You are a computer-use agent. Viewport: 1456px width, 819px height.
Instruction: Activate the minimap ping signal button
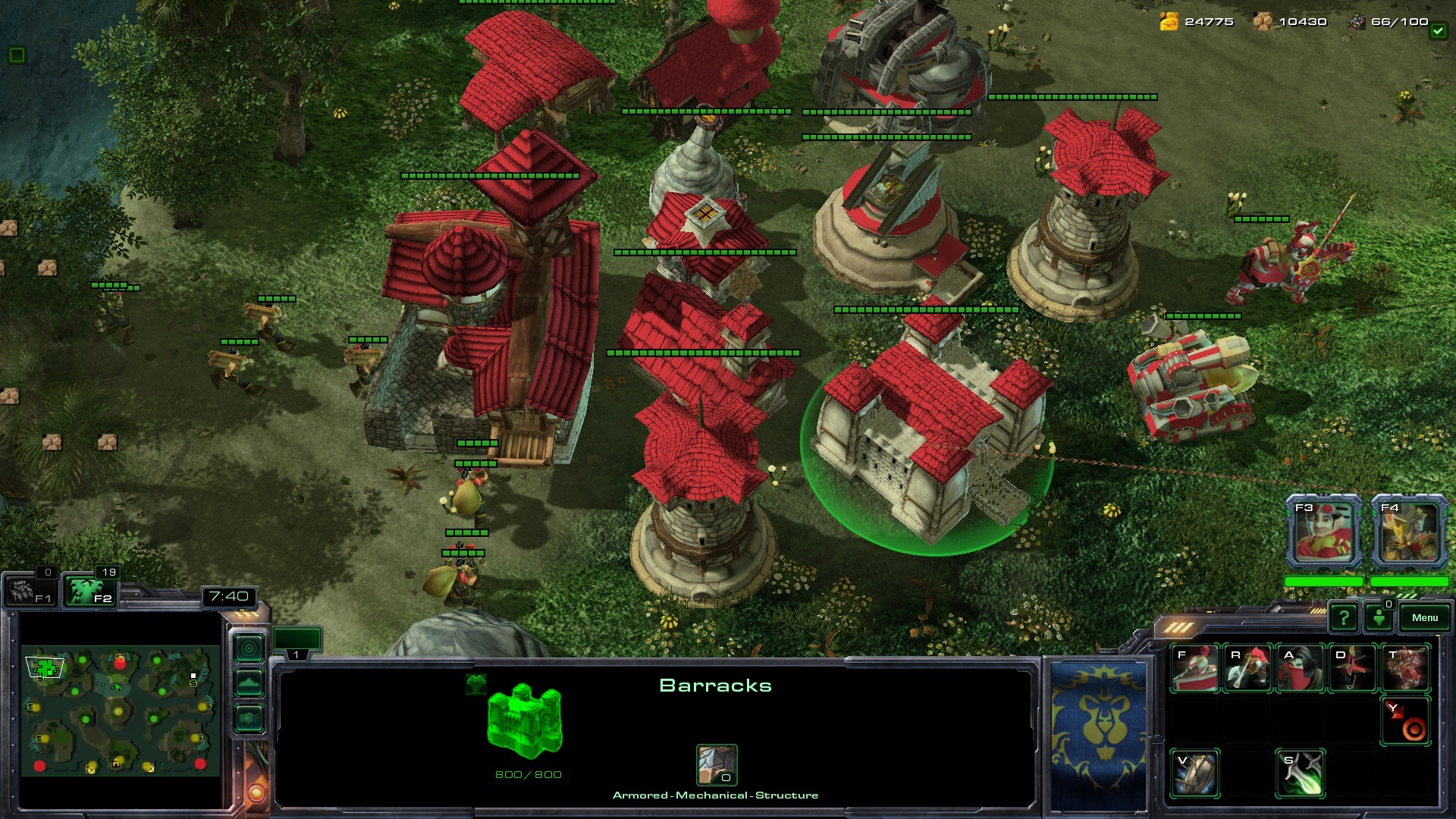pyautogui.click(x=249, y=648)
